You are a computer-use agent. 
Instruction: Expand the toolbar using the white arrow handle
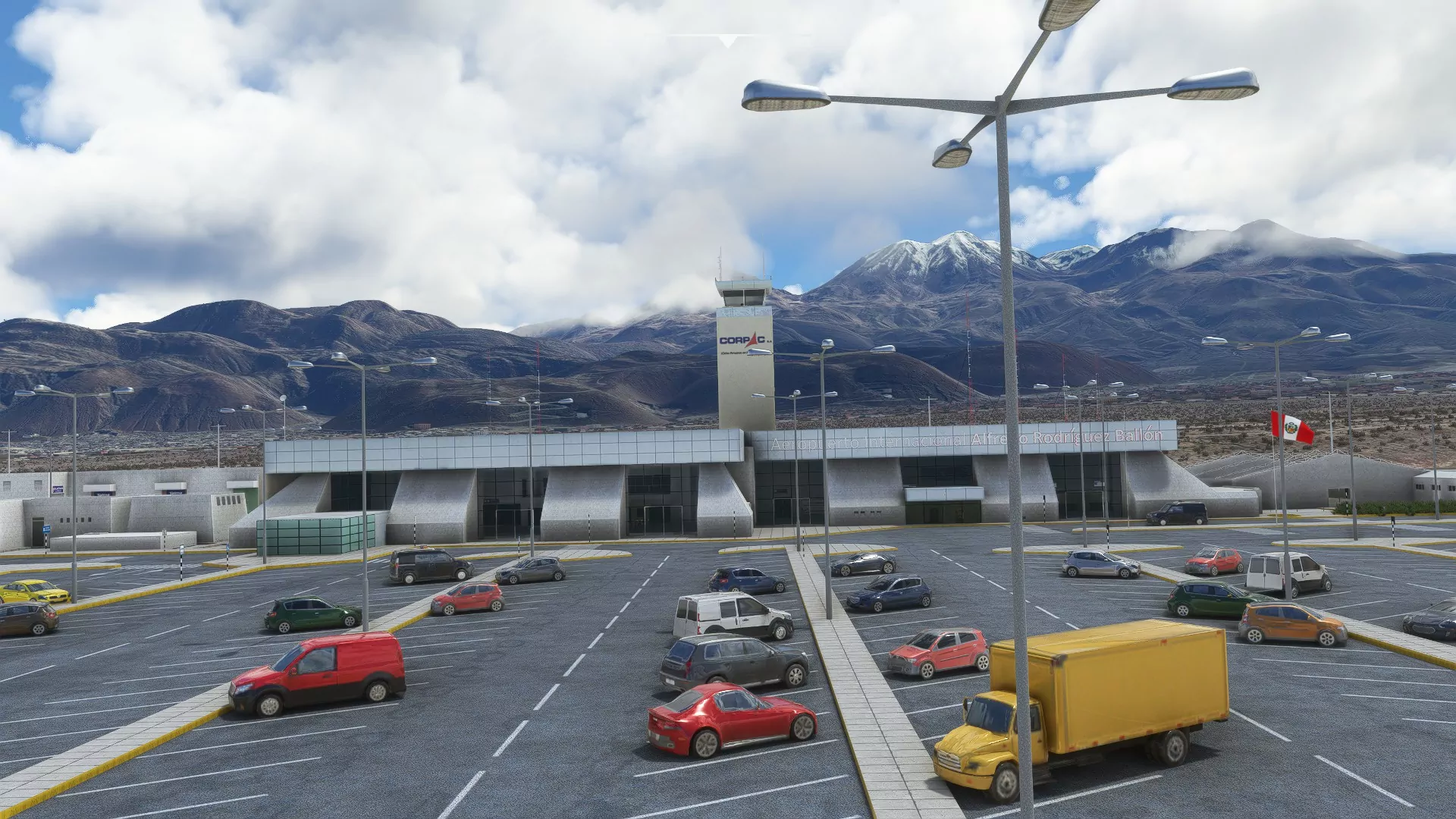[728, 41]
